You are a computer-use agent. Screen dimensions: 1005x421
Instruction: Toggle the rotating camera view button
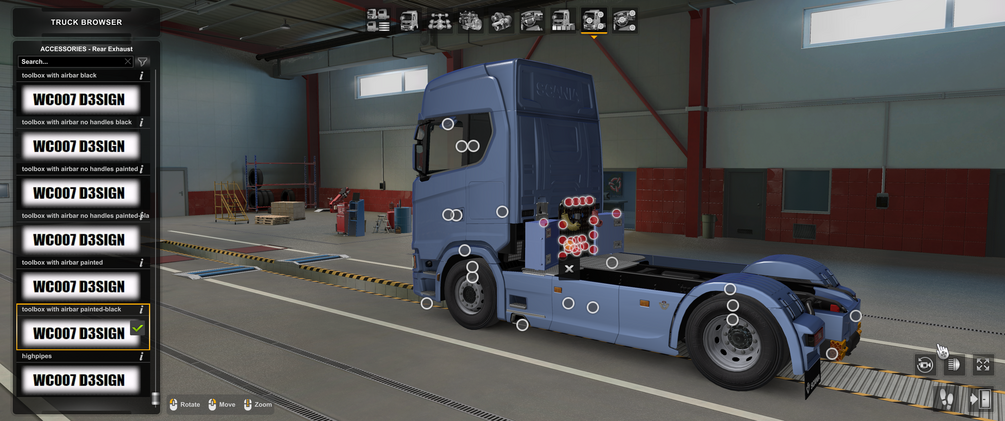point(925,365)
